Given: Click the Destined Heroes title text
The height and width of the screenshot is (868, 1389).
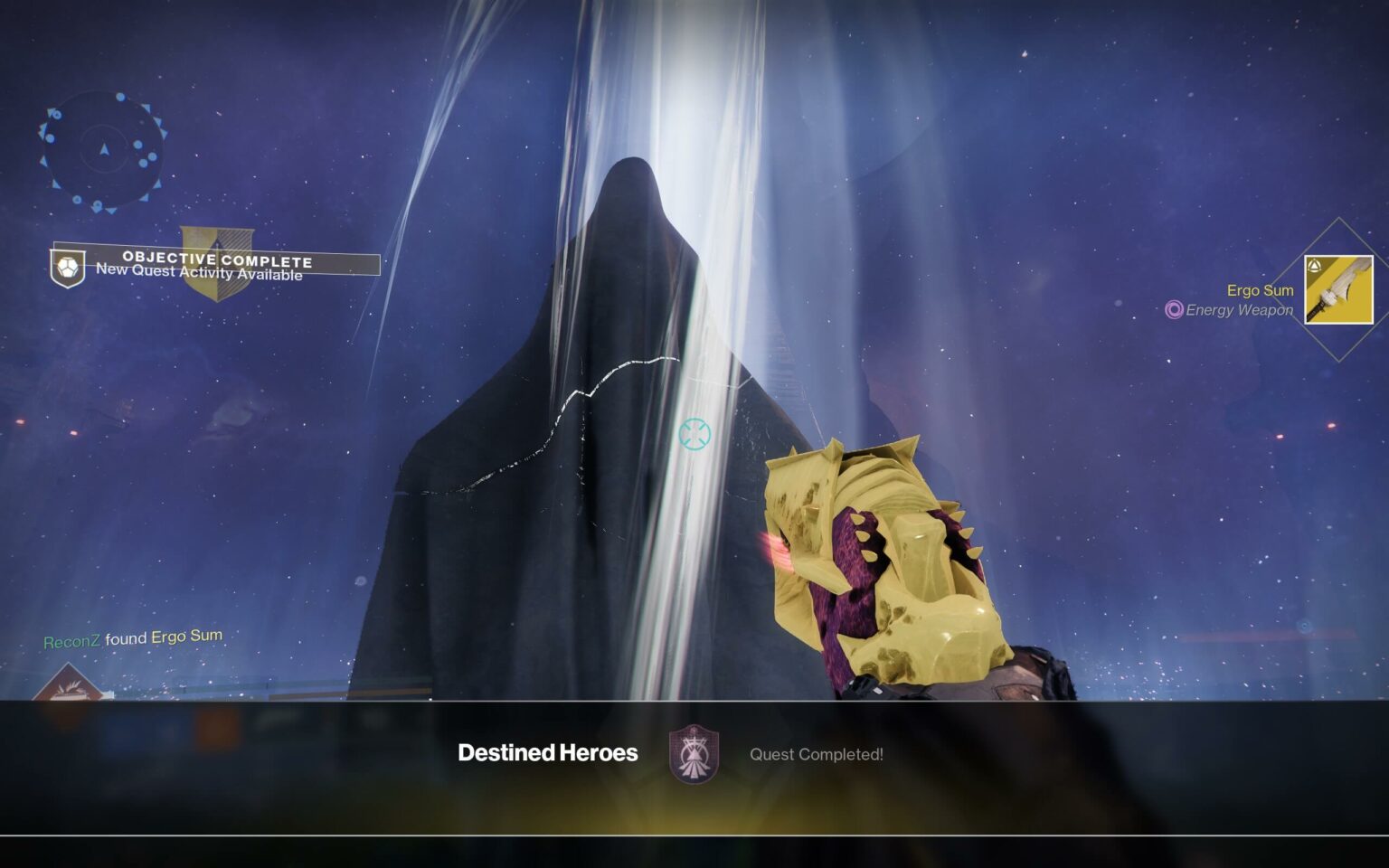Looking at the screenshot, I should coord(548,752).
